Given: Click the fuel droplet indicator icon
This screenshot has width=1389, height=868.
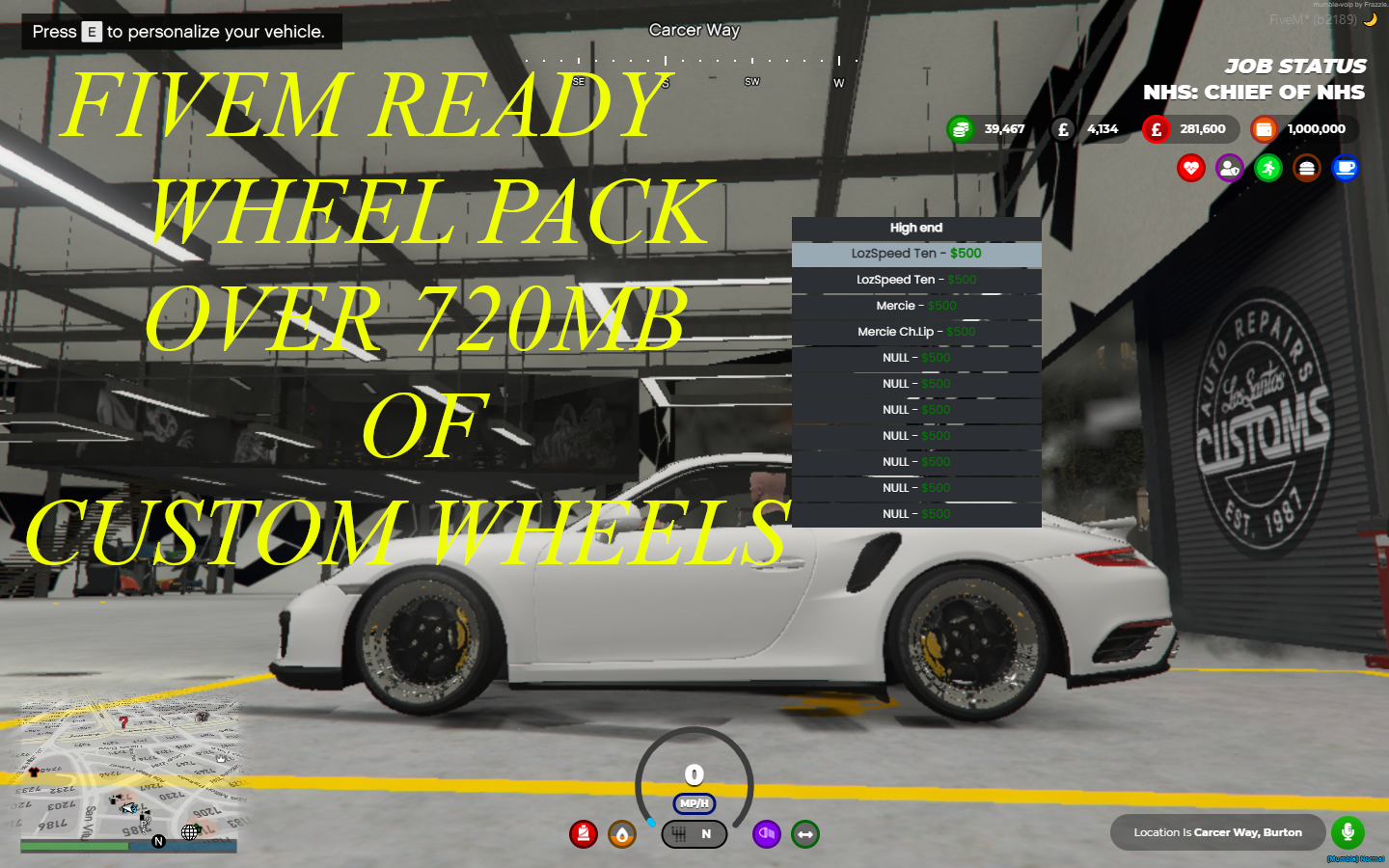Looking at the screenshot, I should [622, 834].
